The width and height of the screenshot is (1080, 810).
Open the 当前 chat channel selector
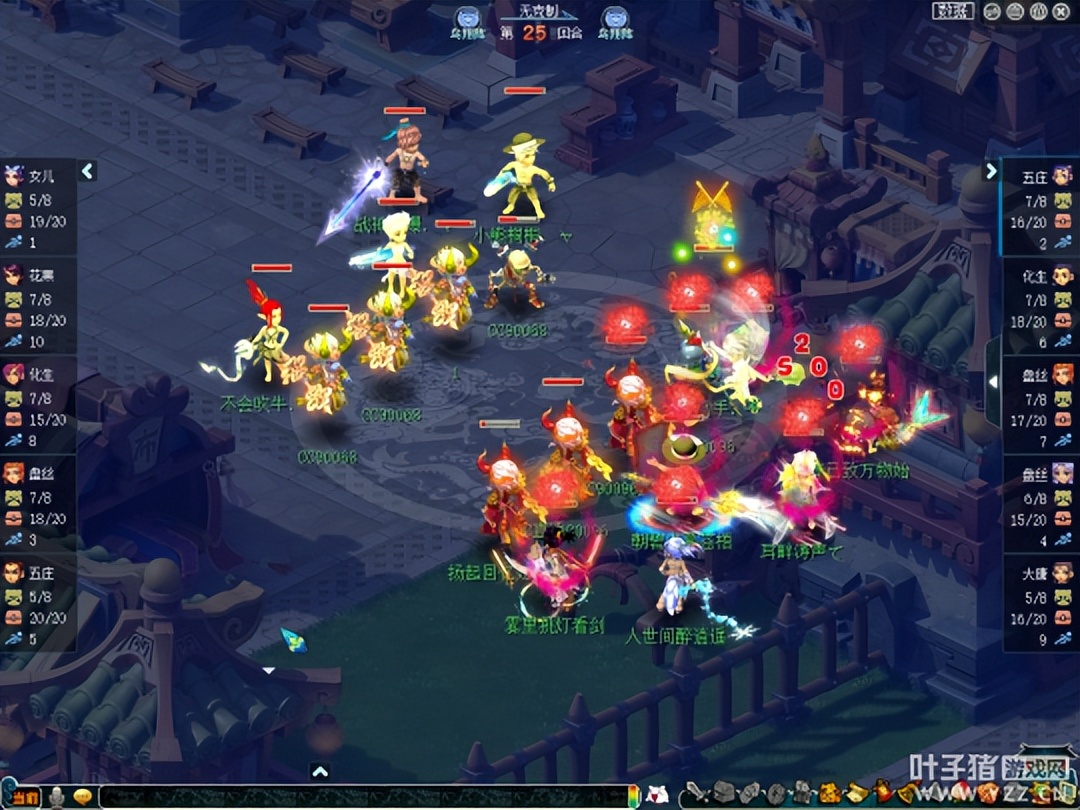coord(25,797)
